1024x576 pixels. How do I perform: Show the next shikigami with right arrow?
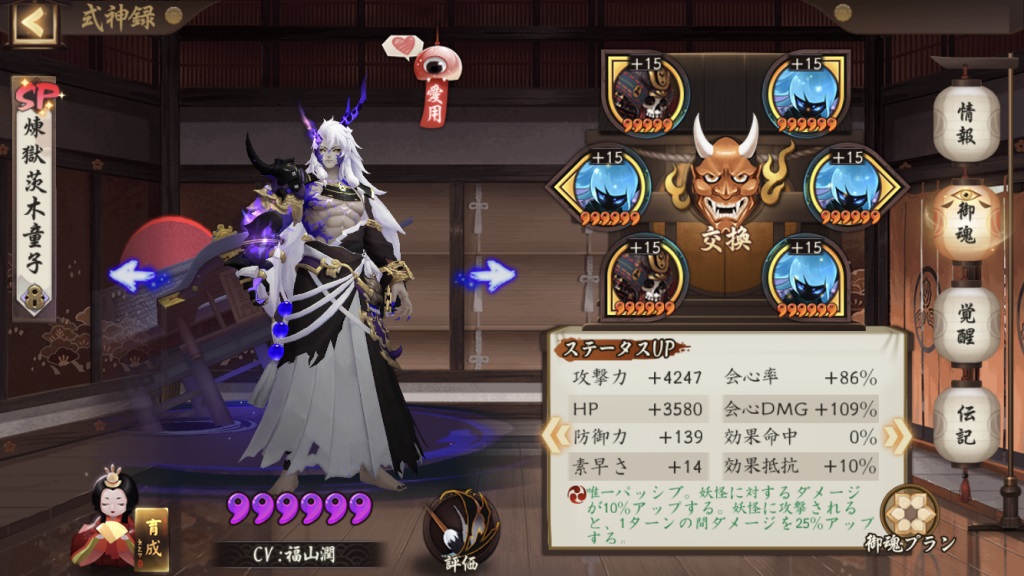490,275
